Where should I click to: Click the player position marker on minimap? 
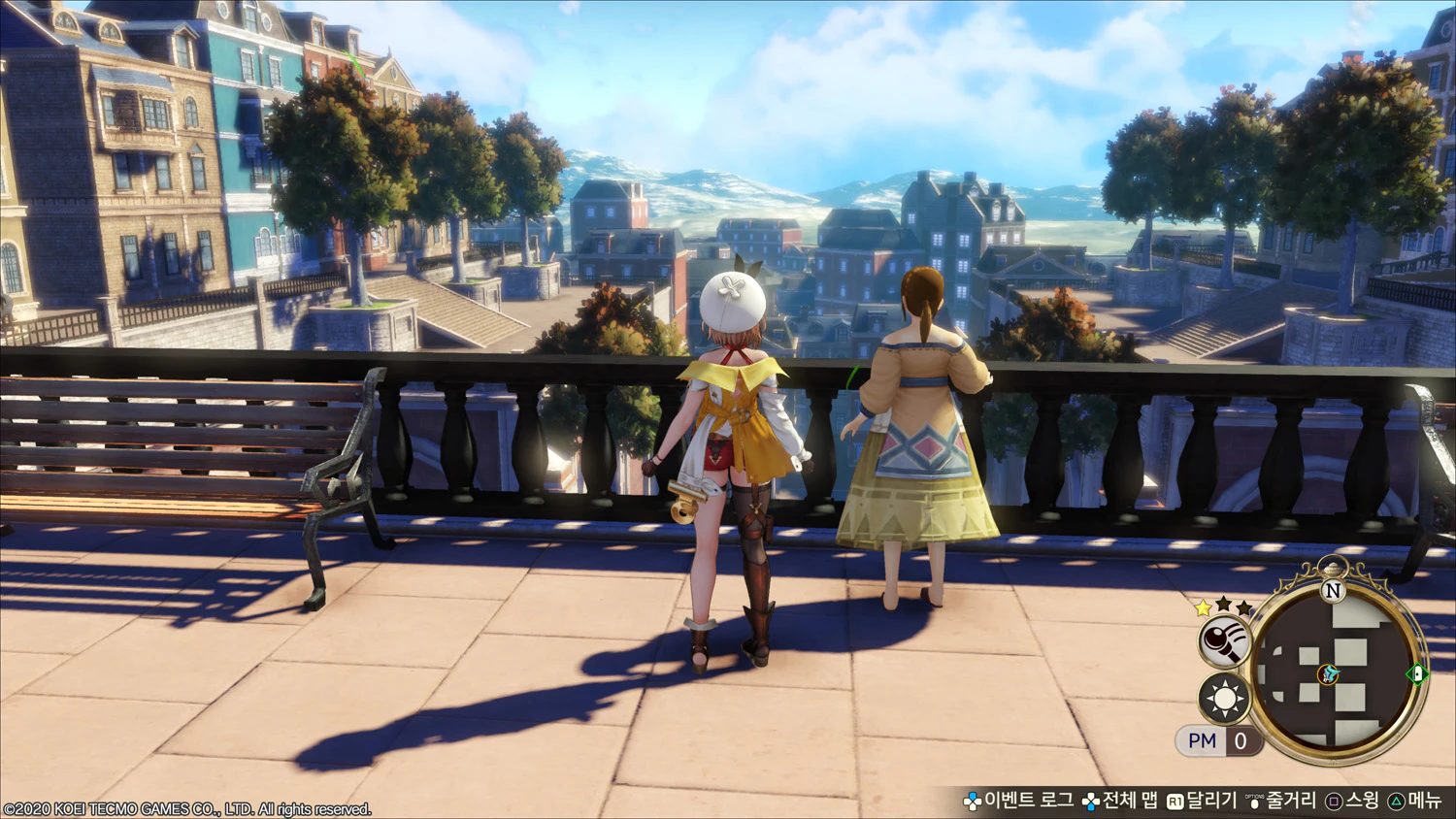1329,674
